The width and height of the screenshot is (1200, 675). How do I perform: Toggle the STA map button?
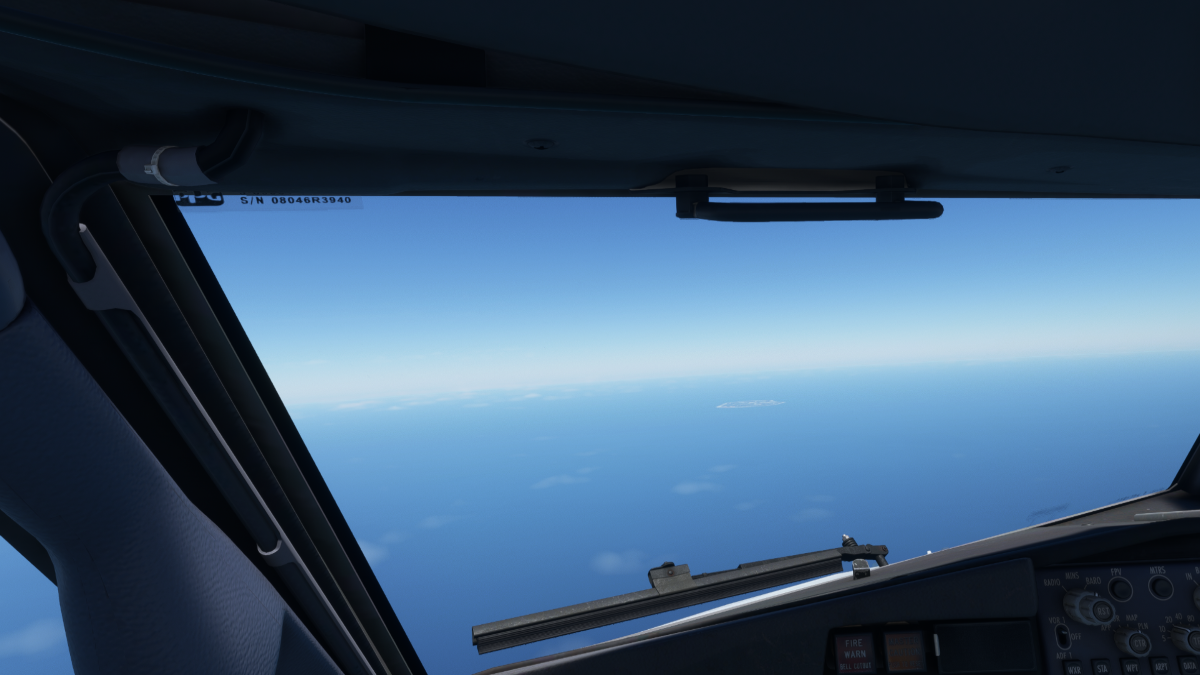tap(1101, 667)
